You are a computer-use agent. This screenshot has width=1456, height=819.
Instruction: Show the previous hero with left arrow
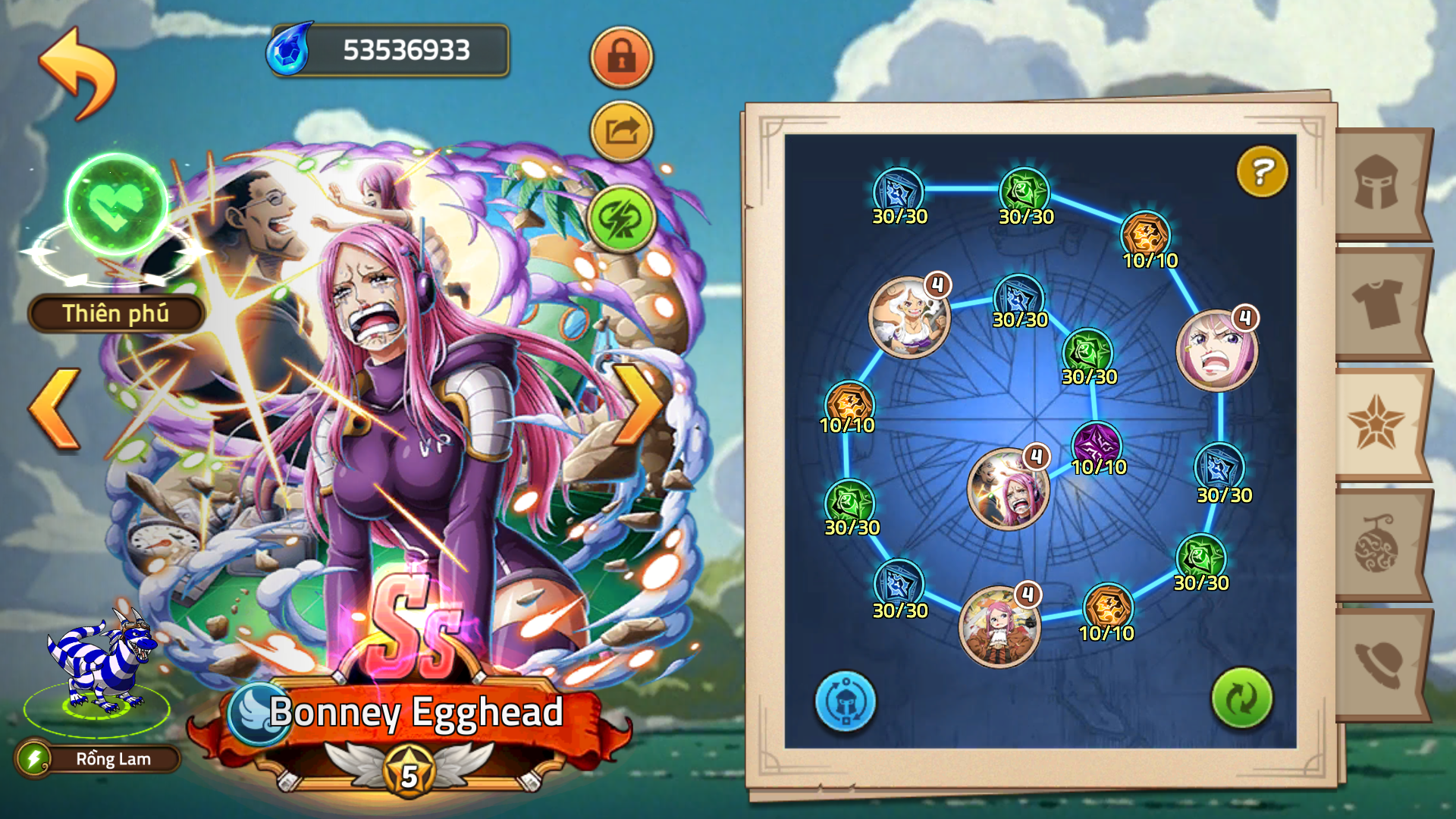pyautogui.click(x=55, y=408)
